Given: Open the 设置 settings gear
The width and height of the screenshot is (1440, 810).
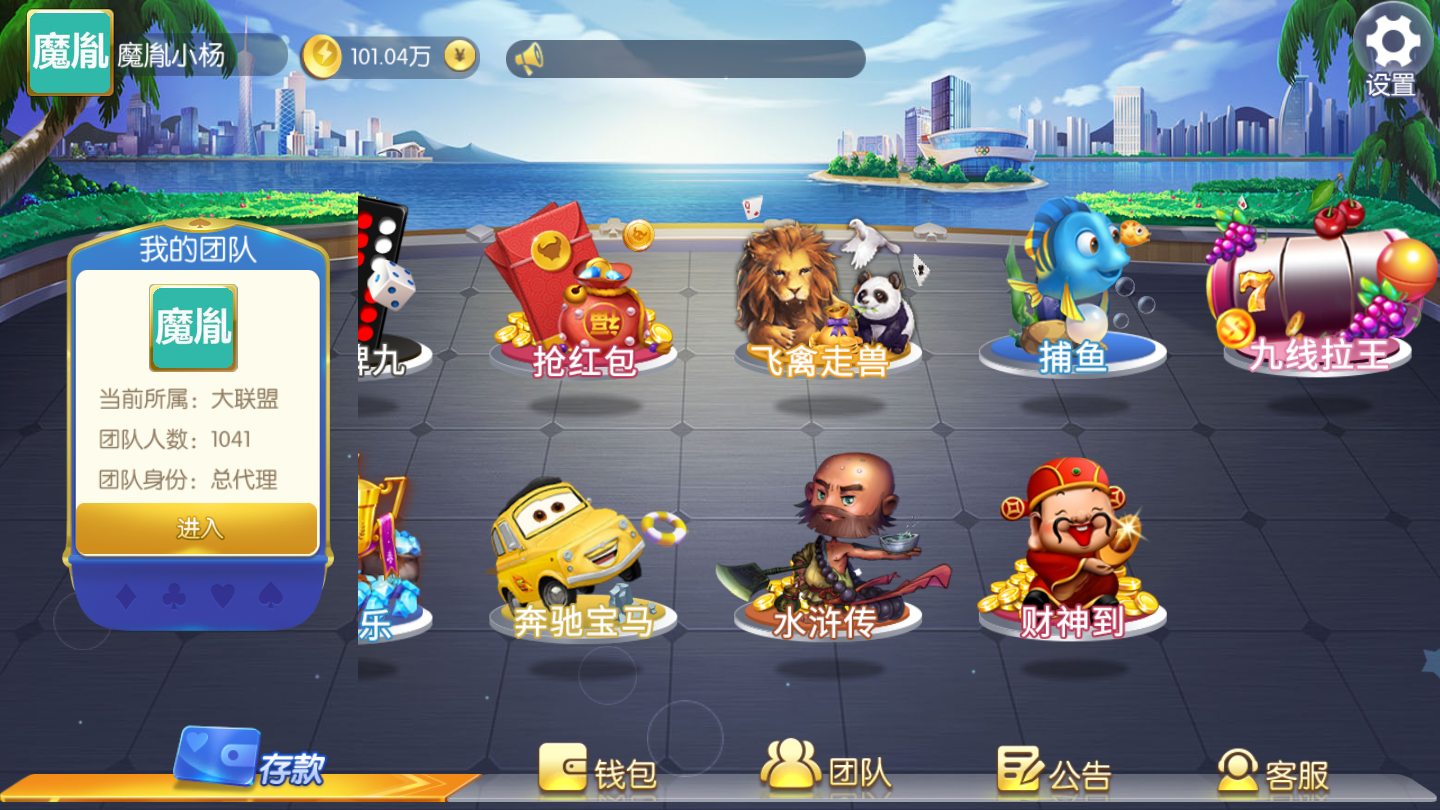Looking at the screenshot, I should (x=1392, y=50).
